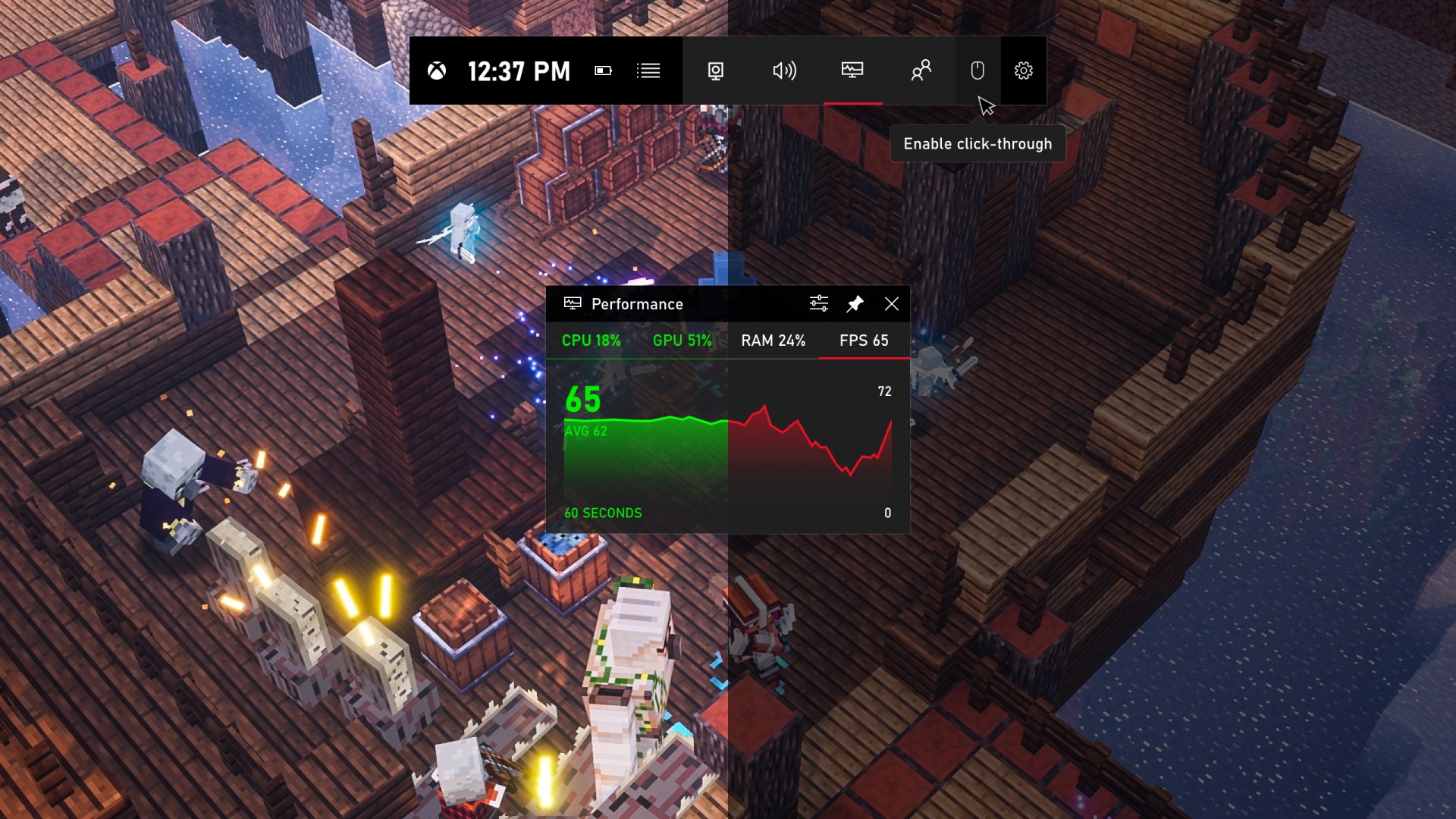Switch to the CPU tab
This screenshot has height=819, width=1456.
(591, 340)
